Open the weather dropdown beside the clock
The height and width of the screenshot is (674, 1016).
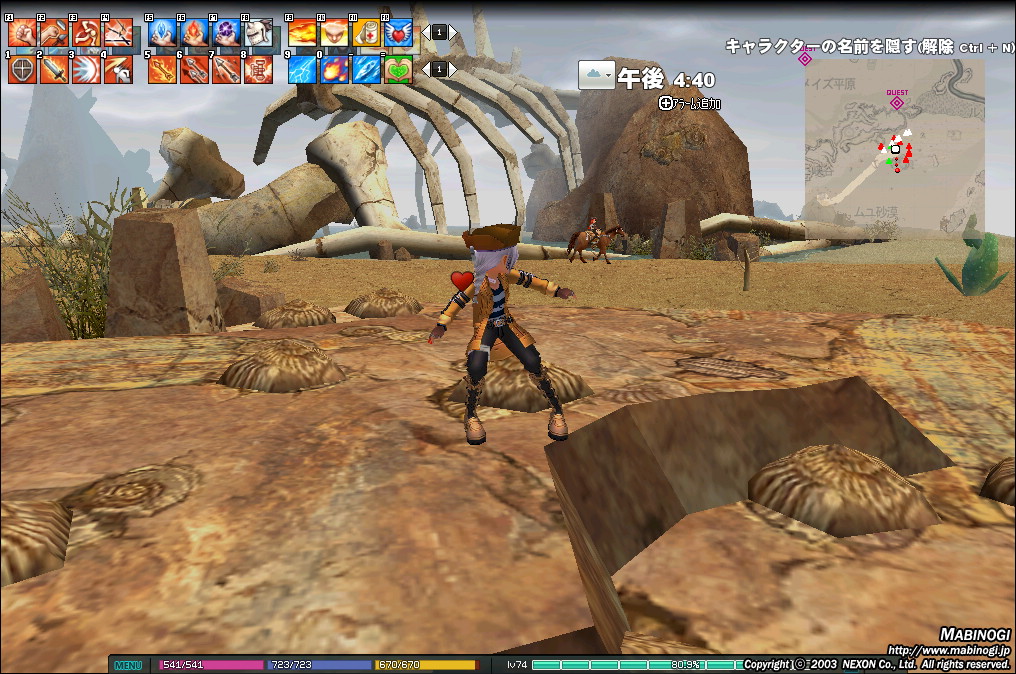click(x=596, y=76)
